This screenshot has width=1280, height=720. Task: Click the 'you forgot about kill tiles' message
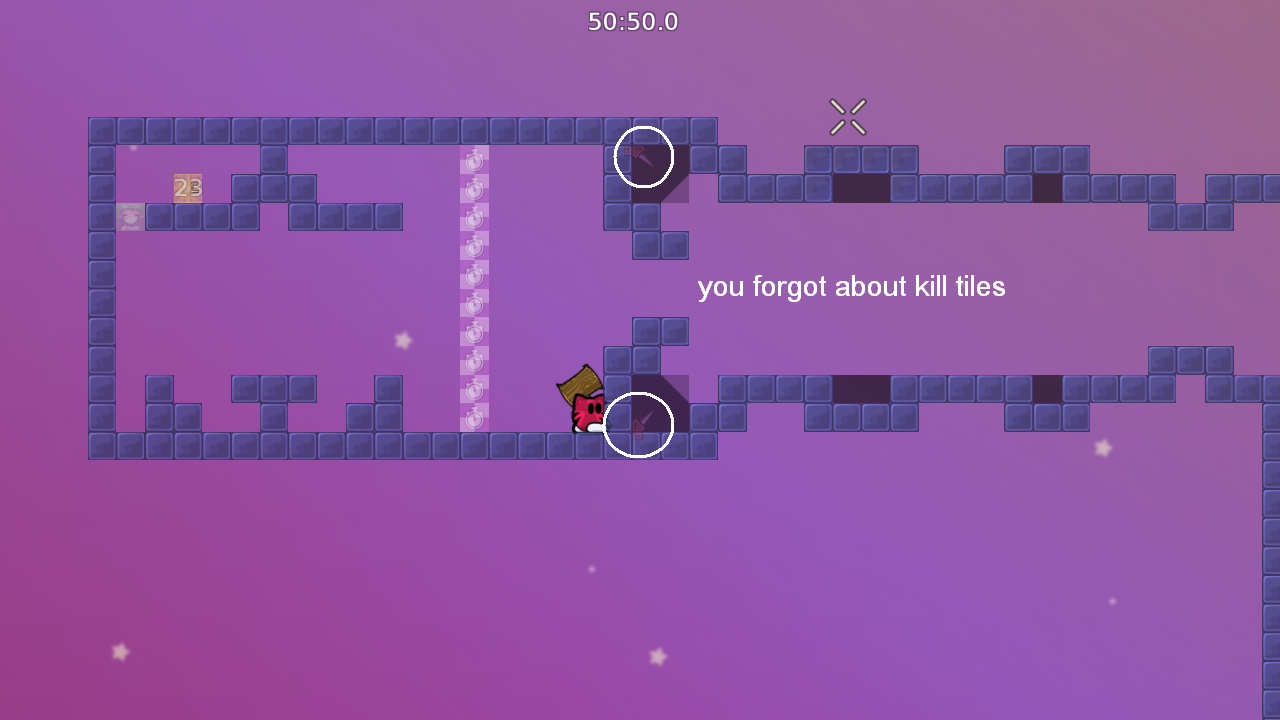click(852, 287)
